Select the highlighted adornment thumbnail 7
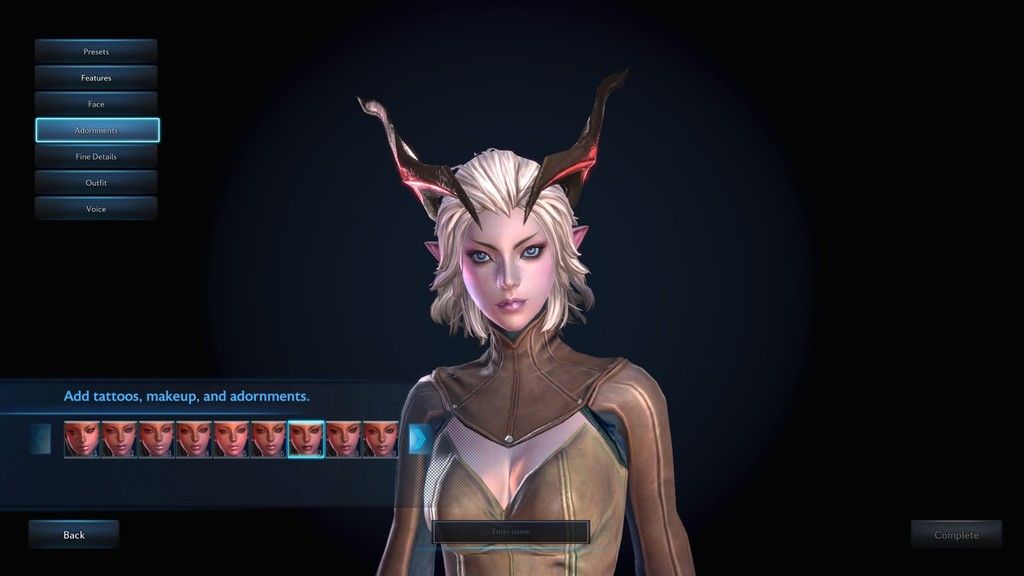 pos(305,439)
